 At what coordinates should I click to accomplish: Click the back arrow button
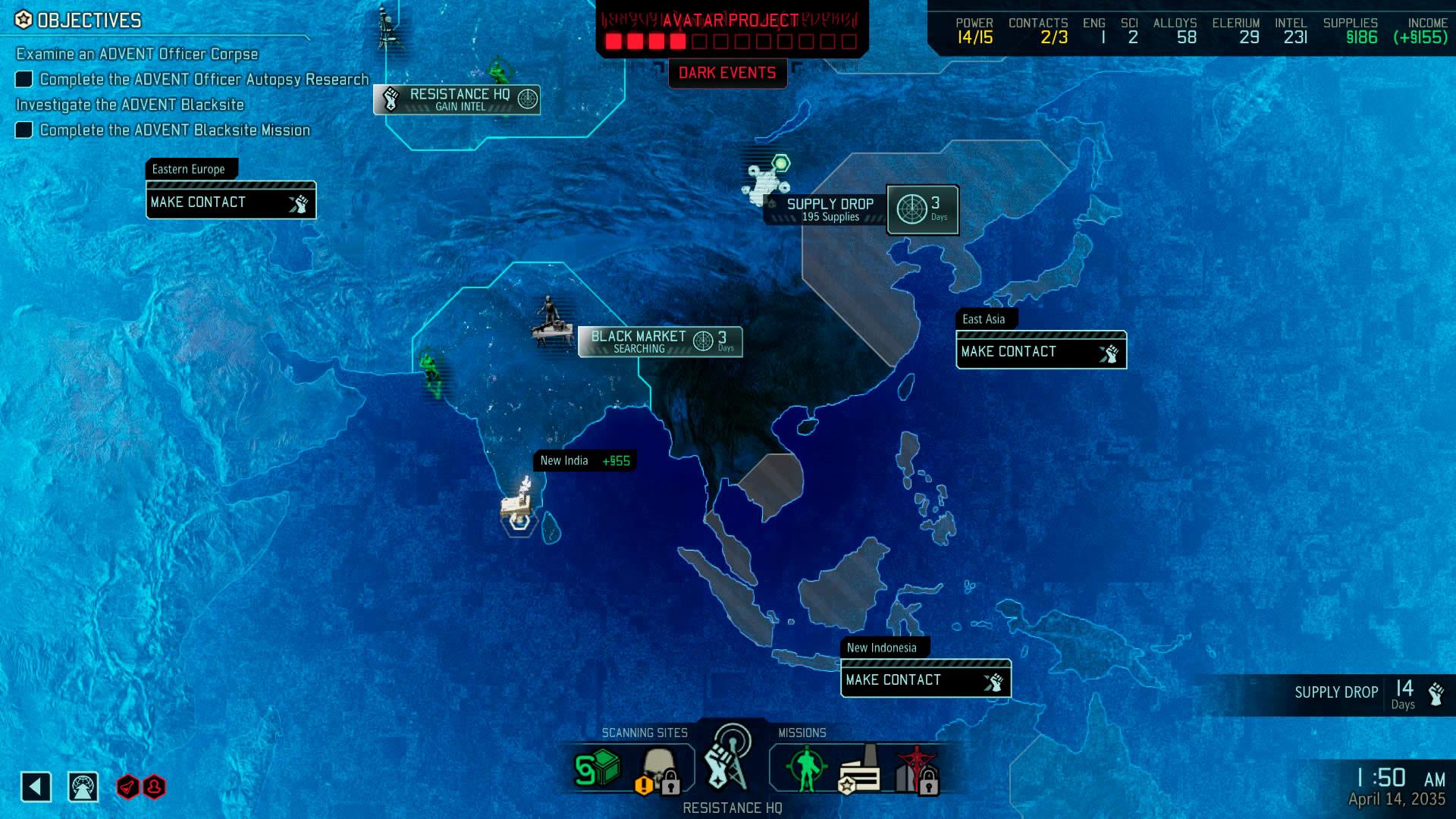(x=36, y=787)
